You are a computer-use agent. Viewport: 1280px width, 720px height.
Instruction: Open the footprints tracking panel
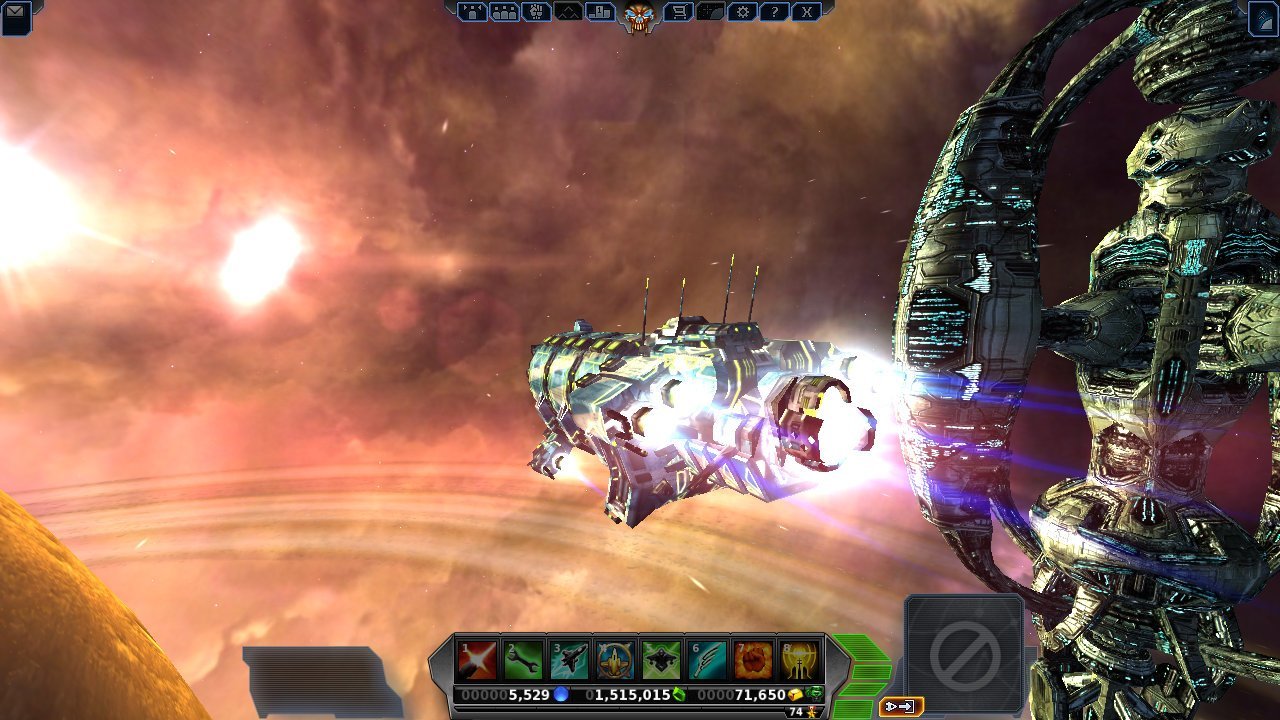pos(537,12)
